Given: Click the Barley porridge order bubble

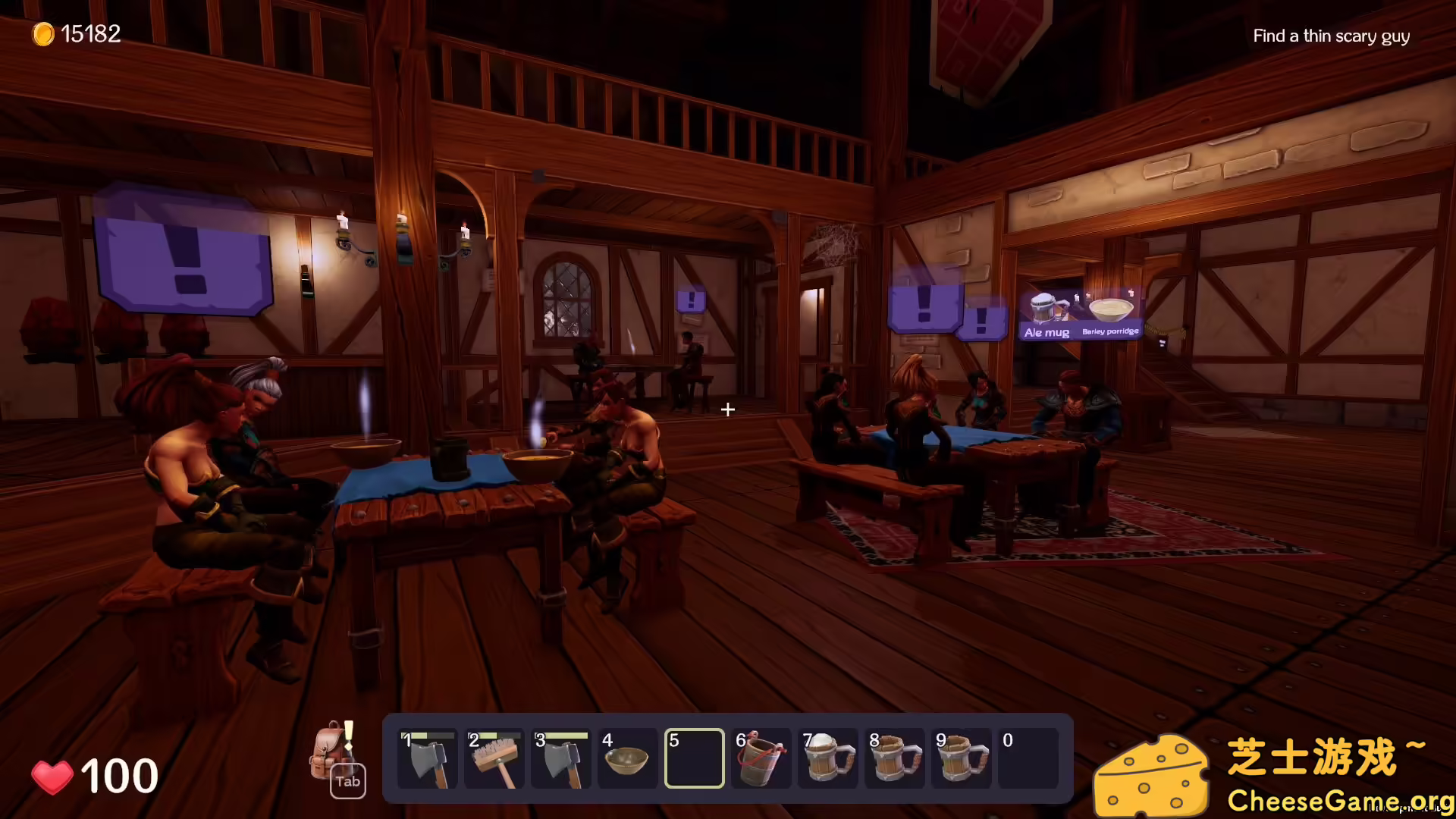Looking at the screenshot, I should point(1111,313).
